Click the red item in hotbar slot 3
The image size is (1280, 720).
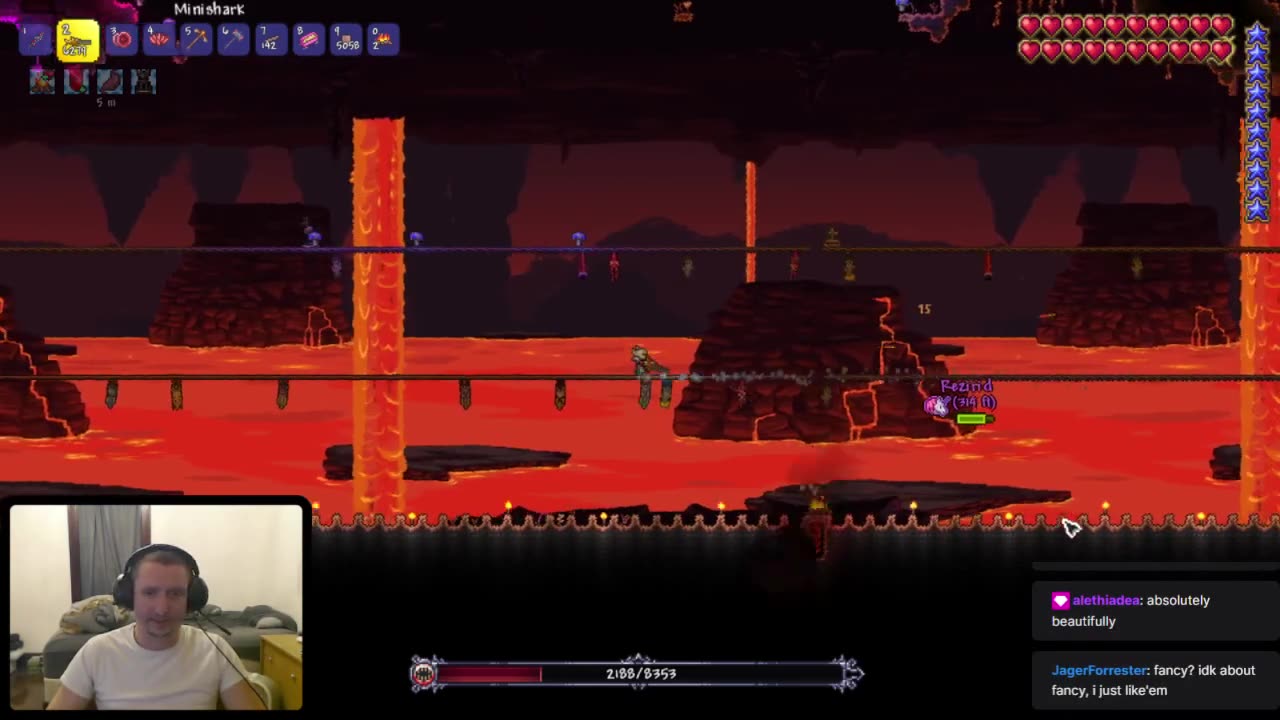122,40
